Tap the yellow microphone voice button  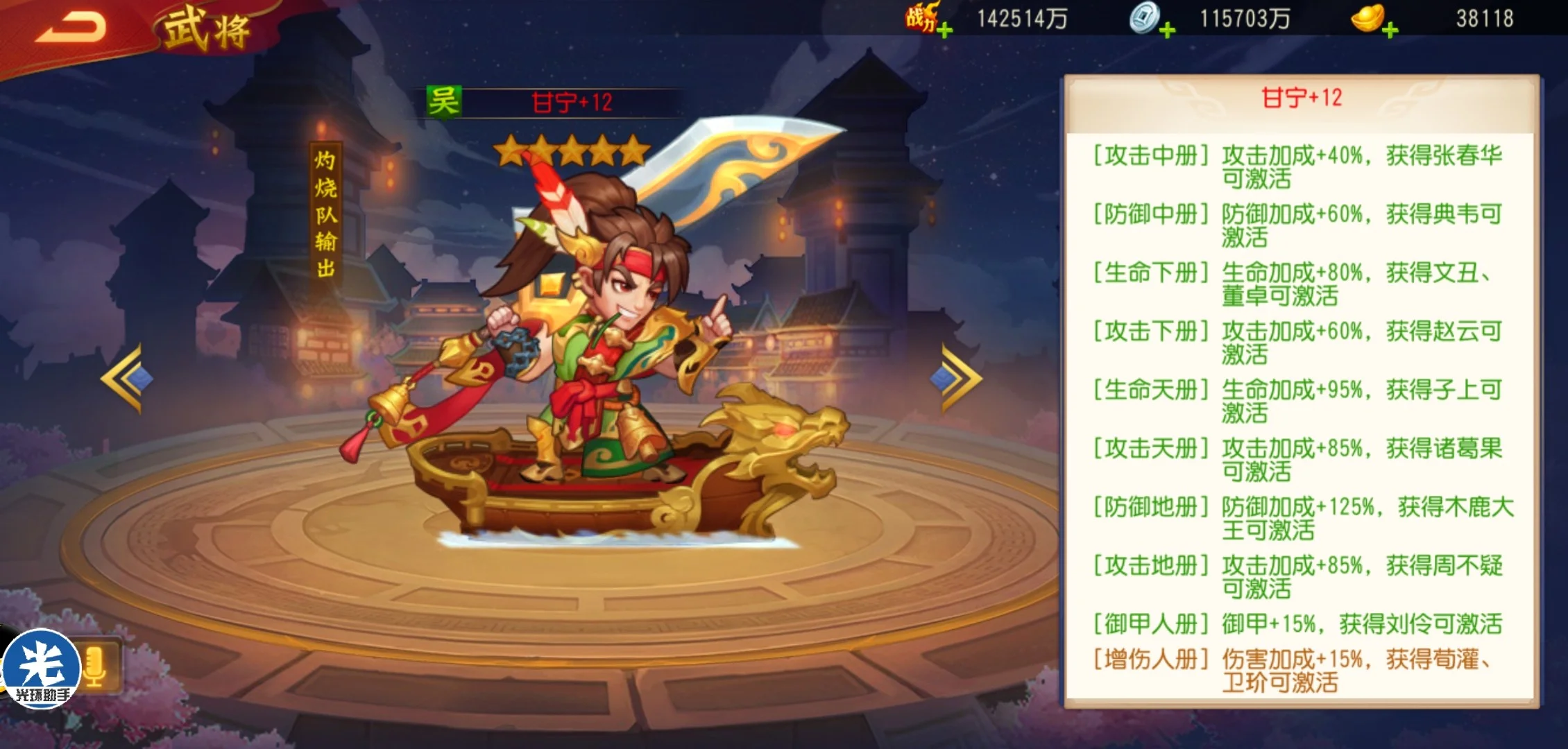pyautogui.click(x=95, y=667)
